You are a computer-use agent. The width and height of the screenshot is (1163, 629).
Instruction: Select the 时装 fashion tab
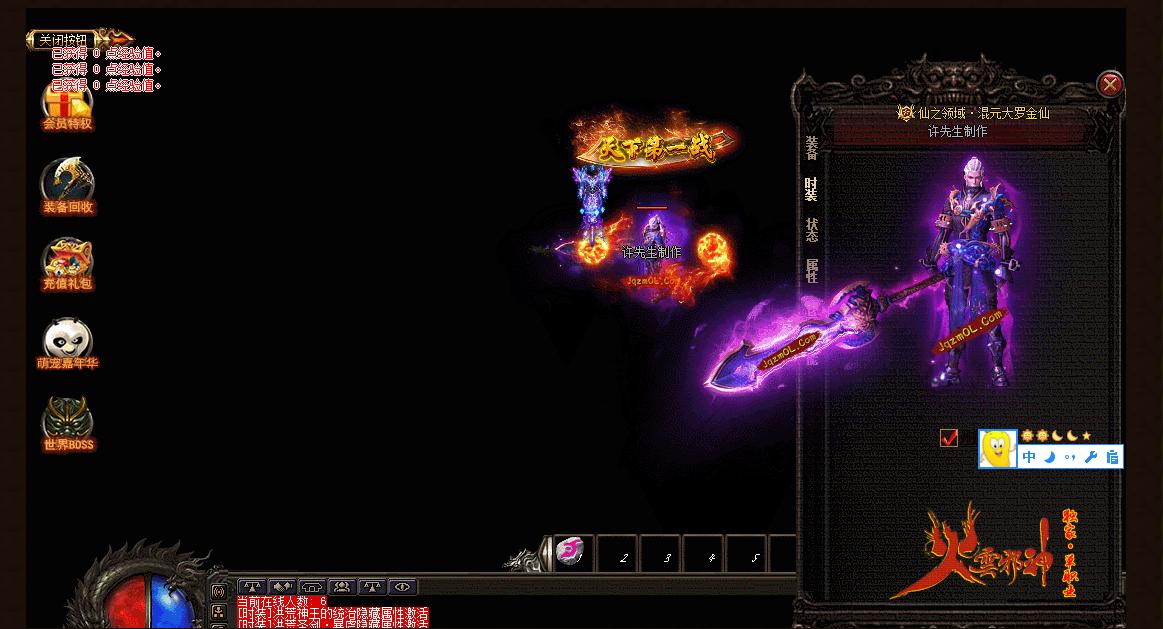811,189
